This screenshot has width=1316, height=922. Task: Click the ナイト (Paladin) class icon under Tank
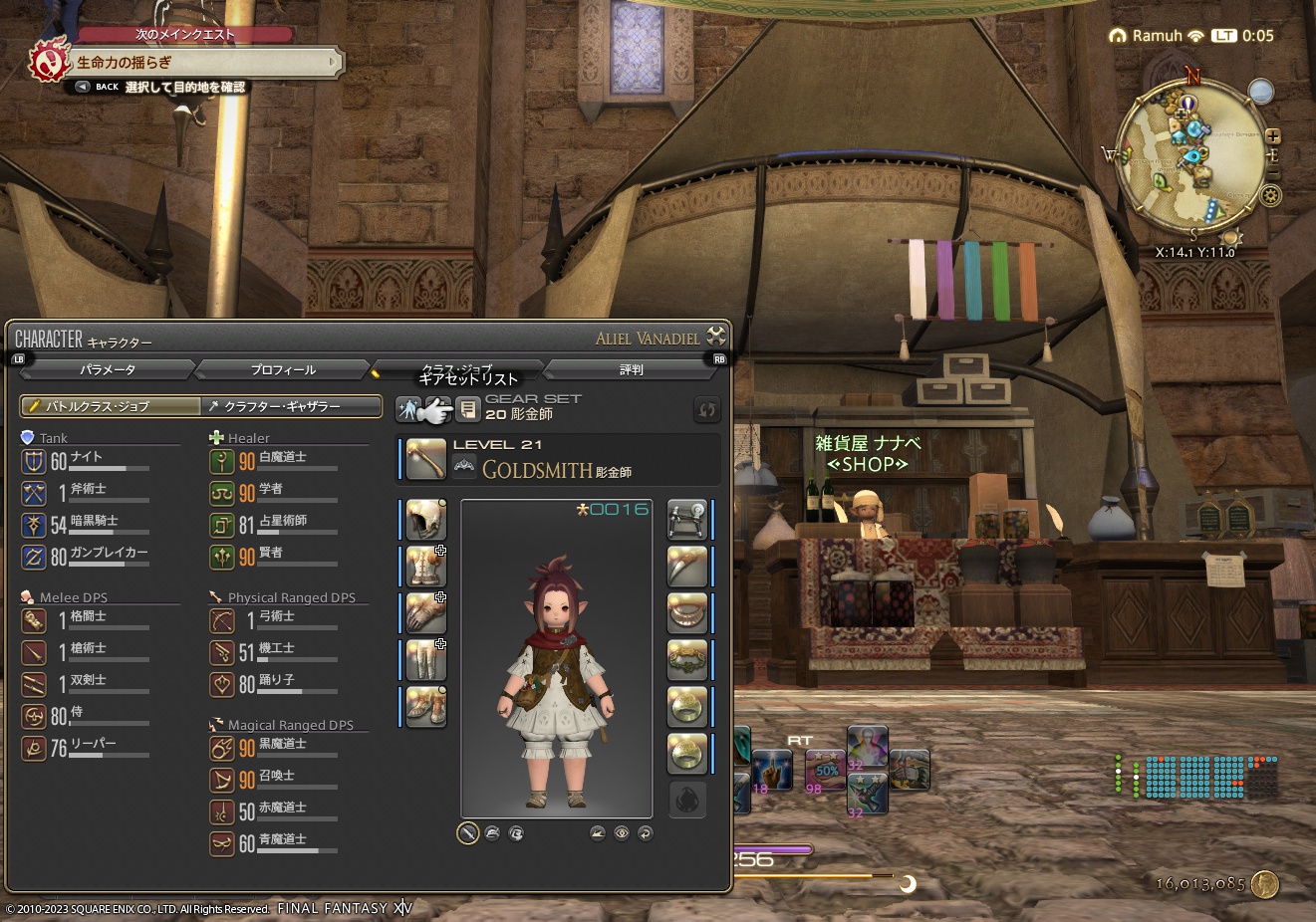point(33,461)
